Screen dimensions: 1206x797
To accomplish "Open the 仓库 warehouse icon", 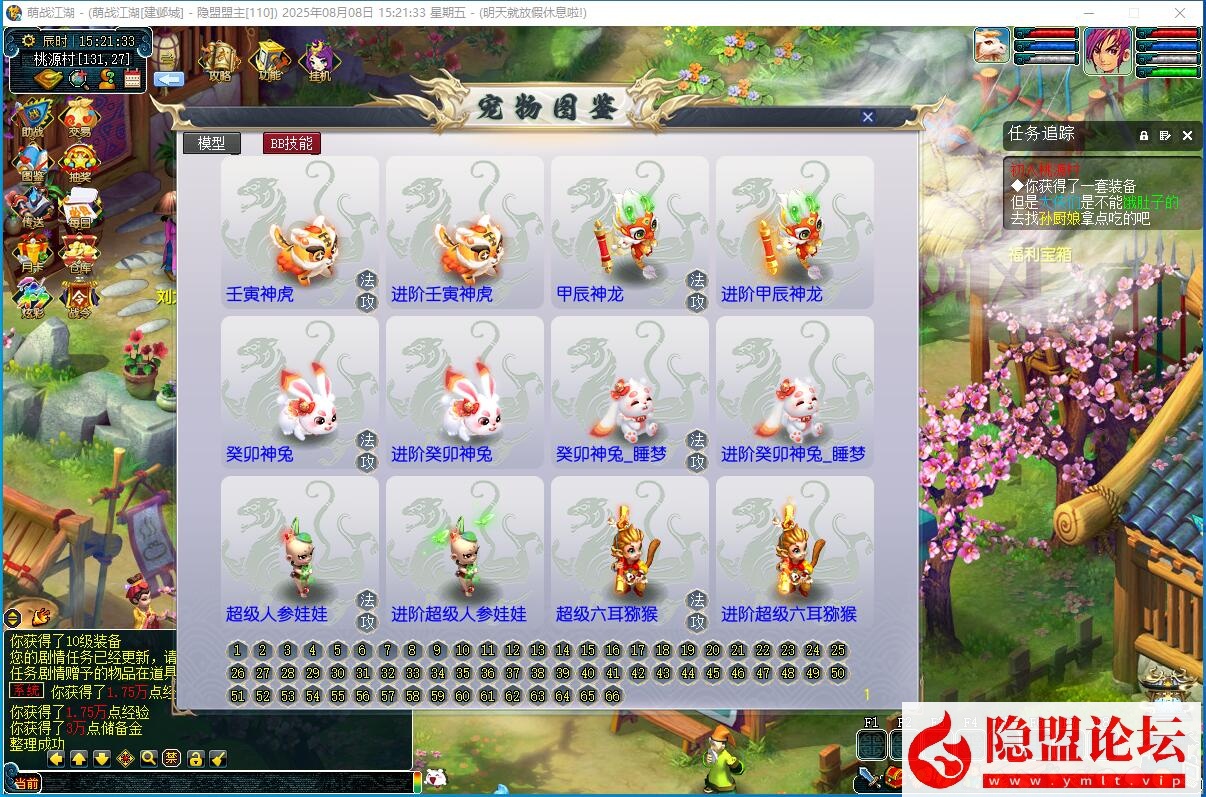I will point(79,252).
